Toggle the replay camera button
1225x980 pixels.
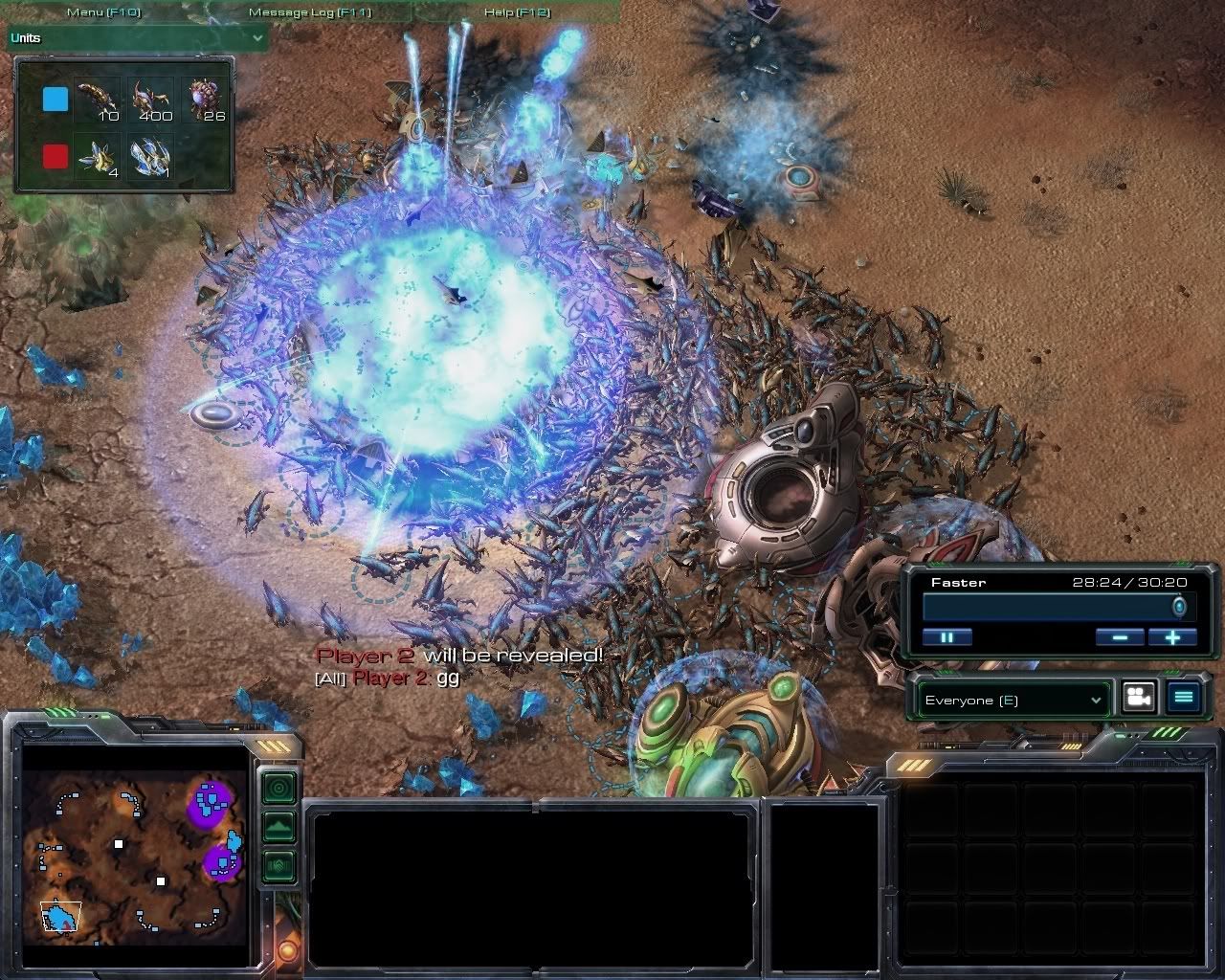(x=1138, y=698)
